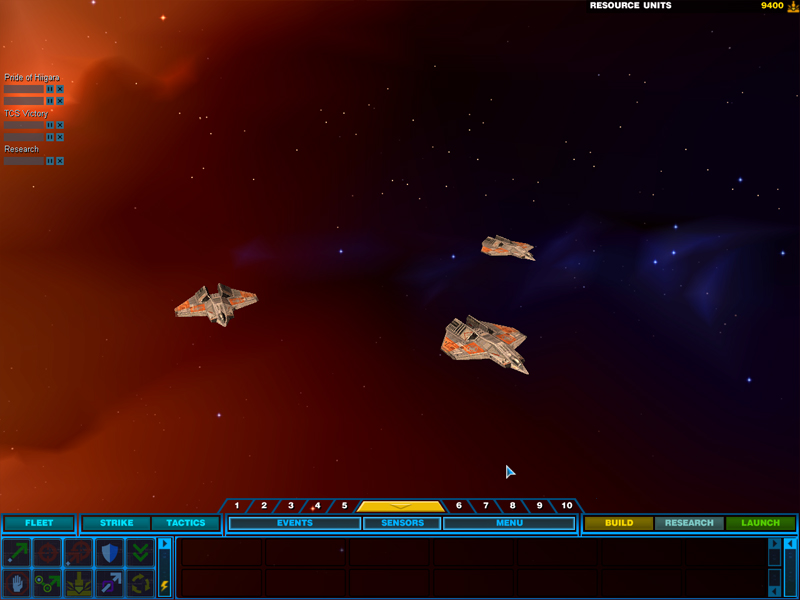
Task: Cancel the Research queue item
Action: pyautogui.click(x=60, y=161)
